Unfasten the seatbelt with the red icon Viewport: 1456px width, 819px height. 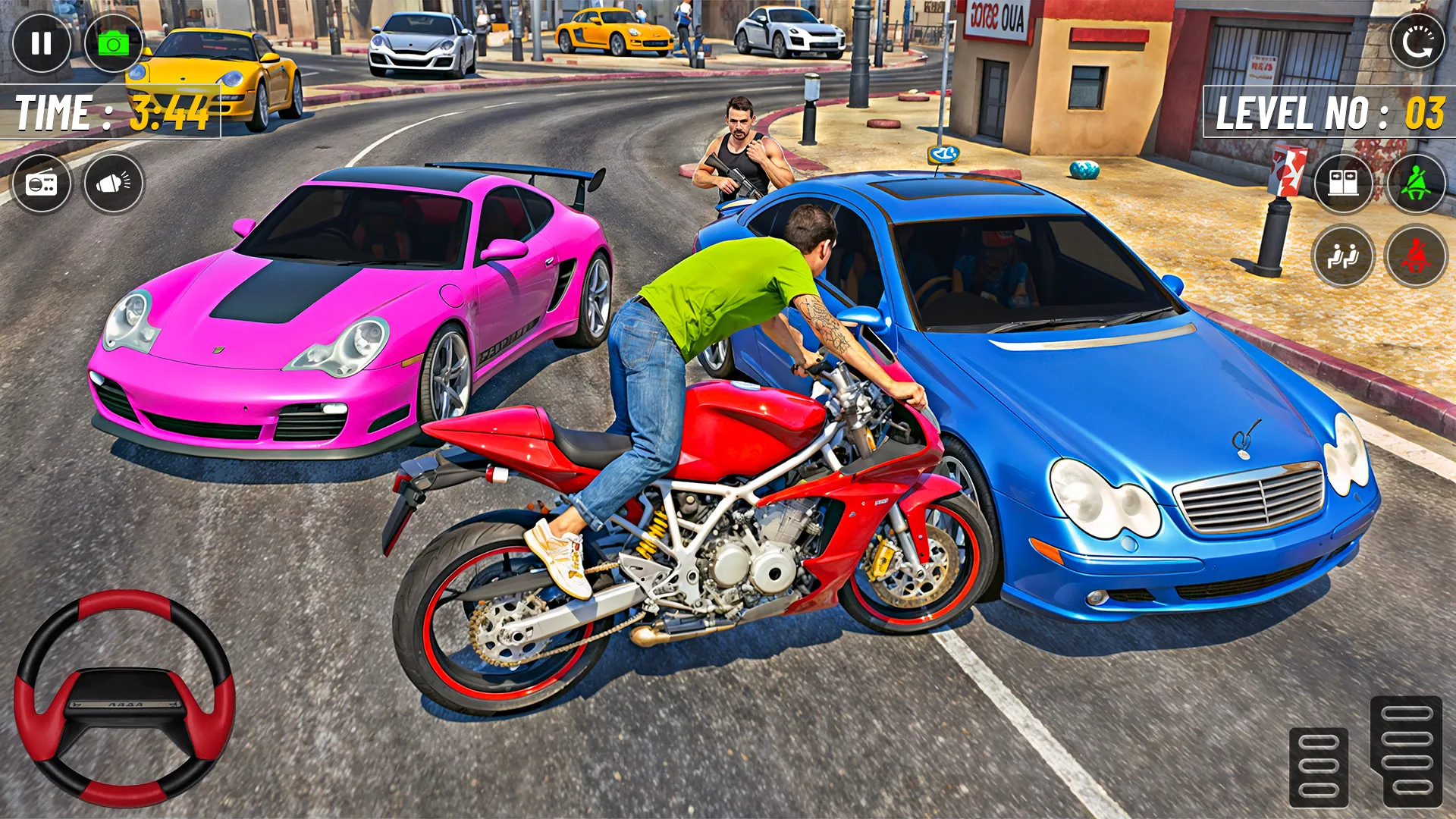point(1417,258)
